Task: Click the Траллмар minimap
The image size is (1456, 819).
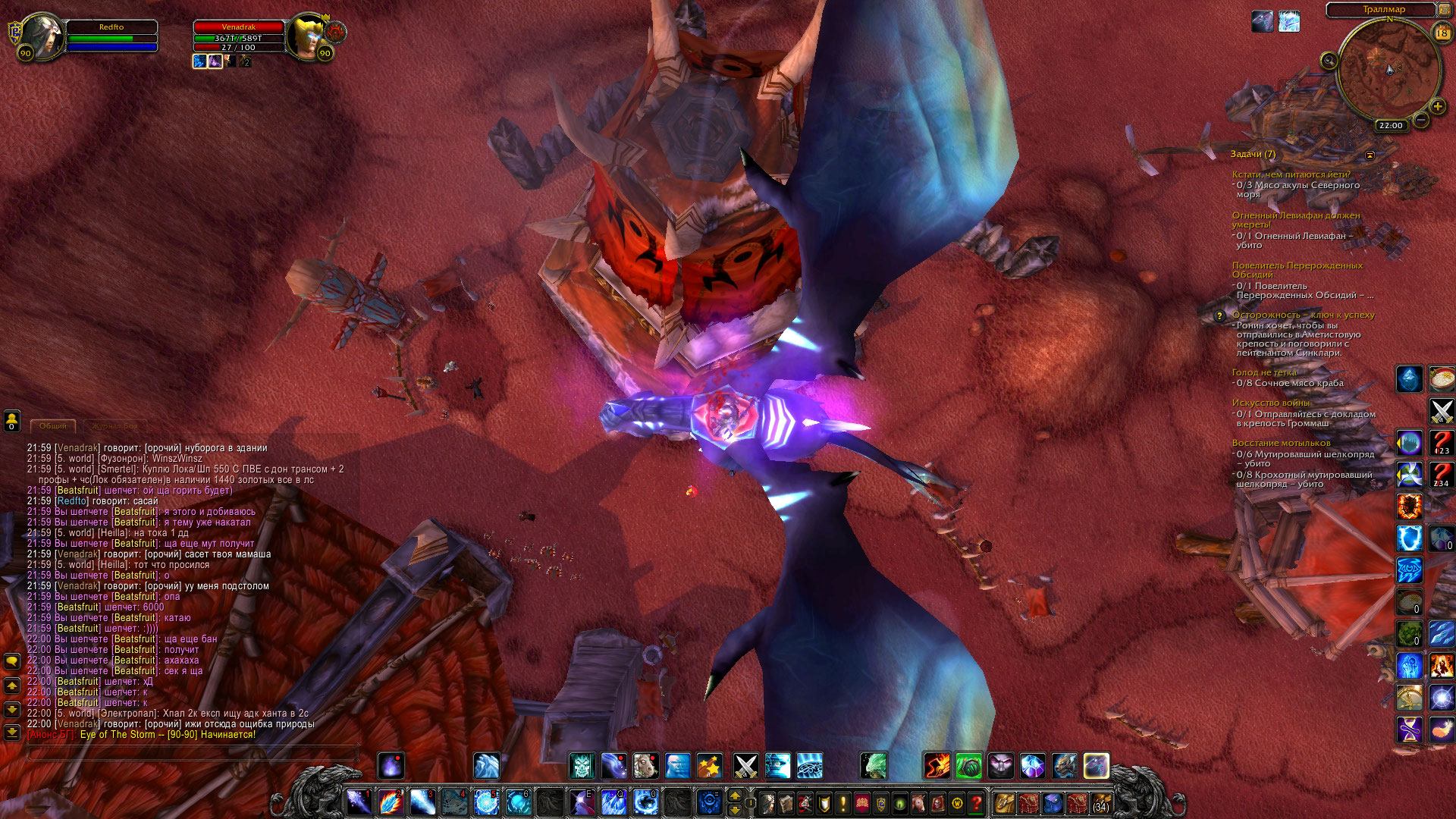Action: click(1388, 70)
